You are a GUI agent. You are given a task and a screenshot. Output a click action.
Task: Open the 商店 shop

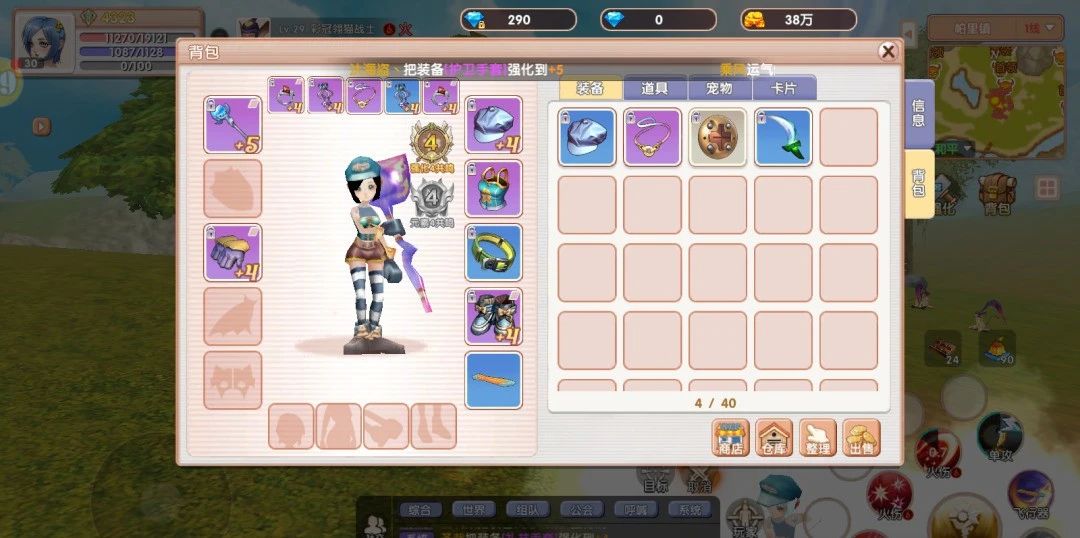[731, 437]
